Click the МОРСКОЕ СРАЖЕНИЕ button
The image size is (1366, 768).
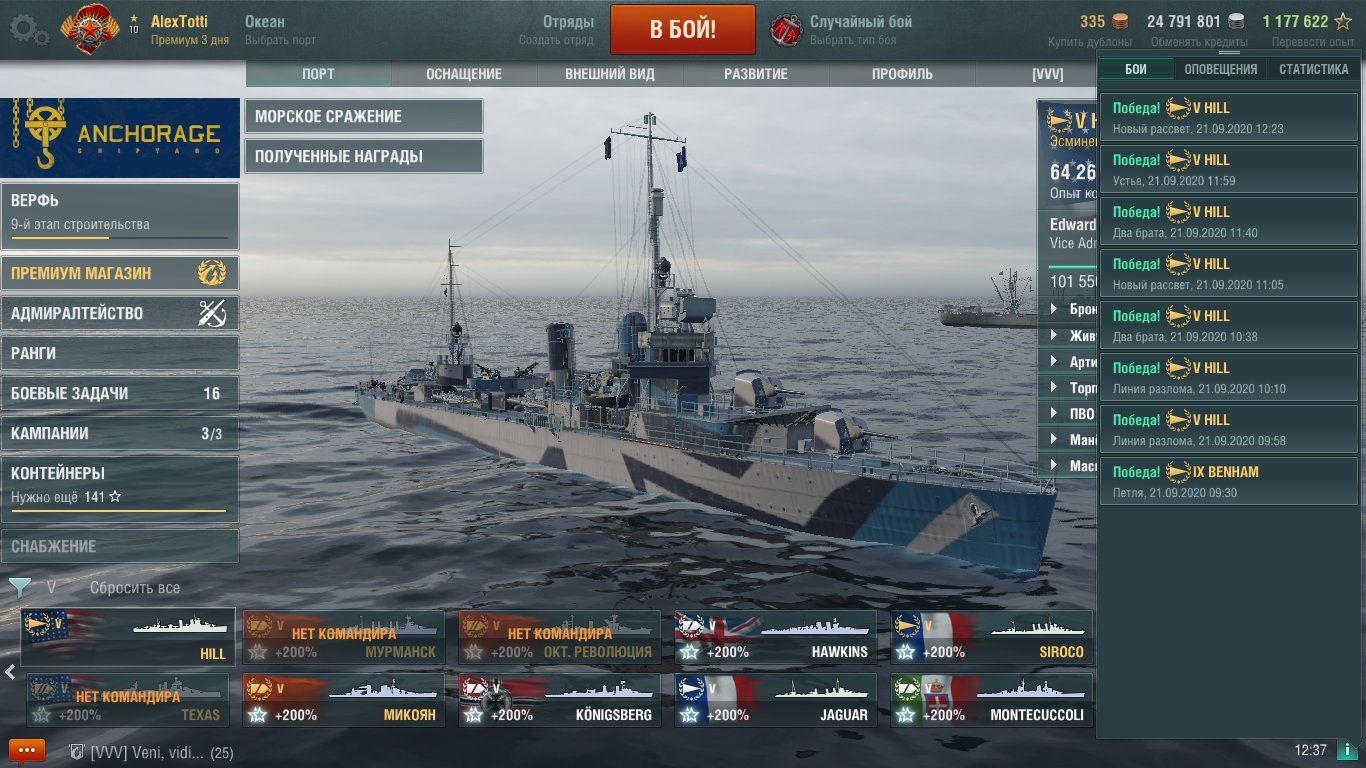click(x=363, y=116)
